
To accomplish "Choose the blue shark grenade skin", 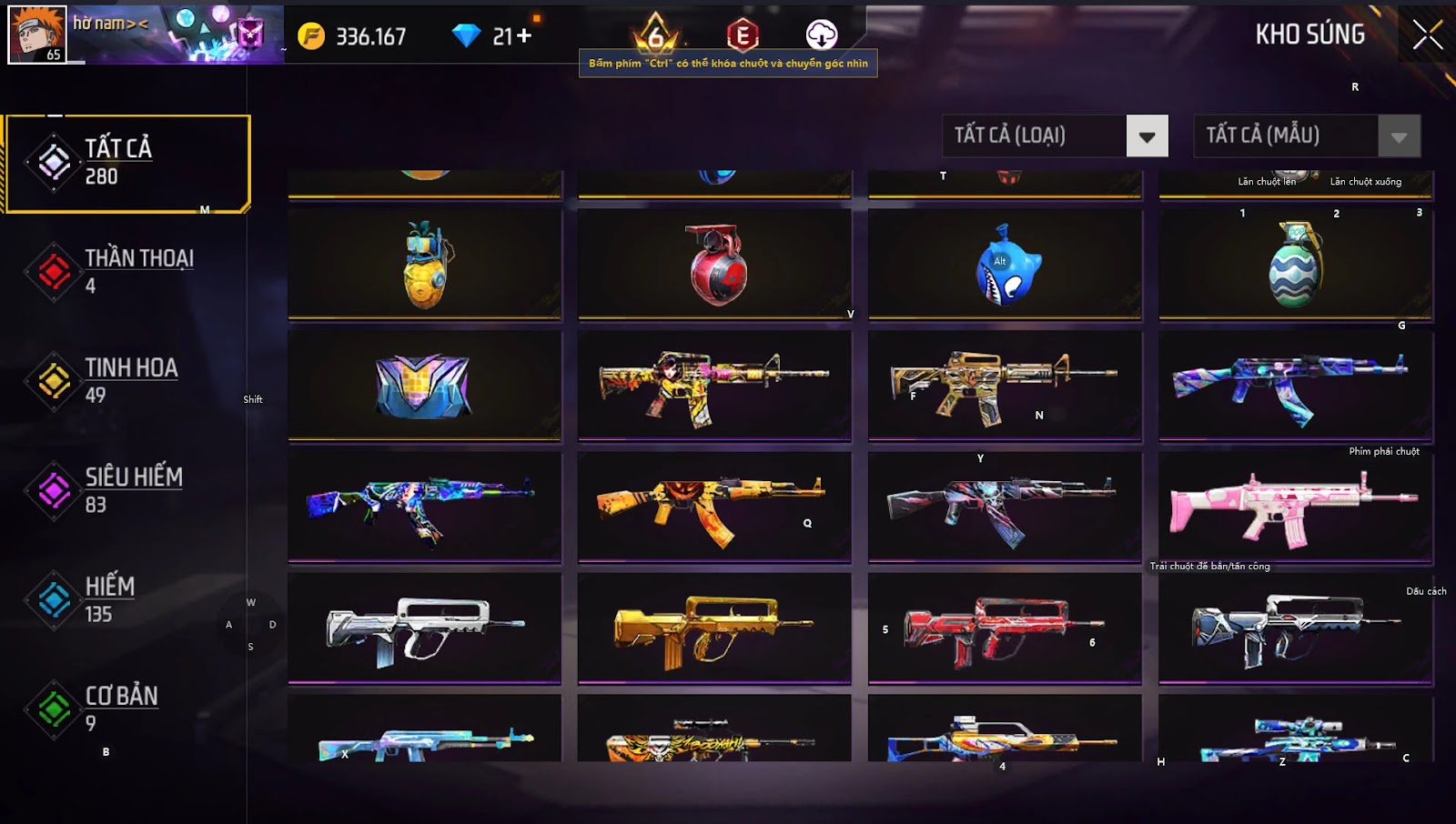I will click(x=1006, y=265).
